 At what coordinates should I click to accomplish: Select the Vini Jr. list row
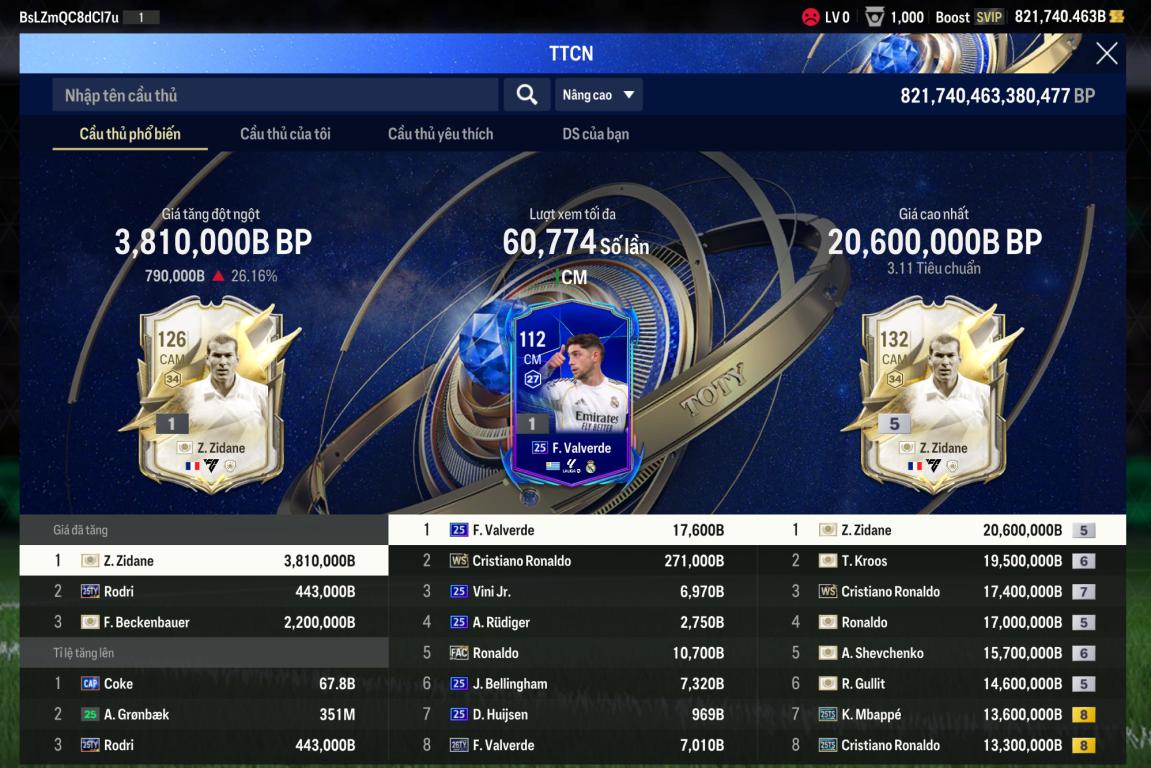click(572, 592)
